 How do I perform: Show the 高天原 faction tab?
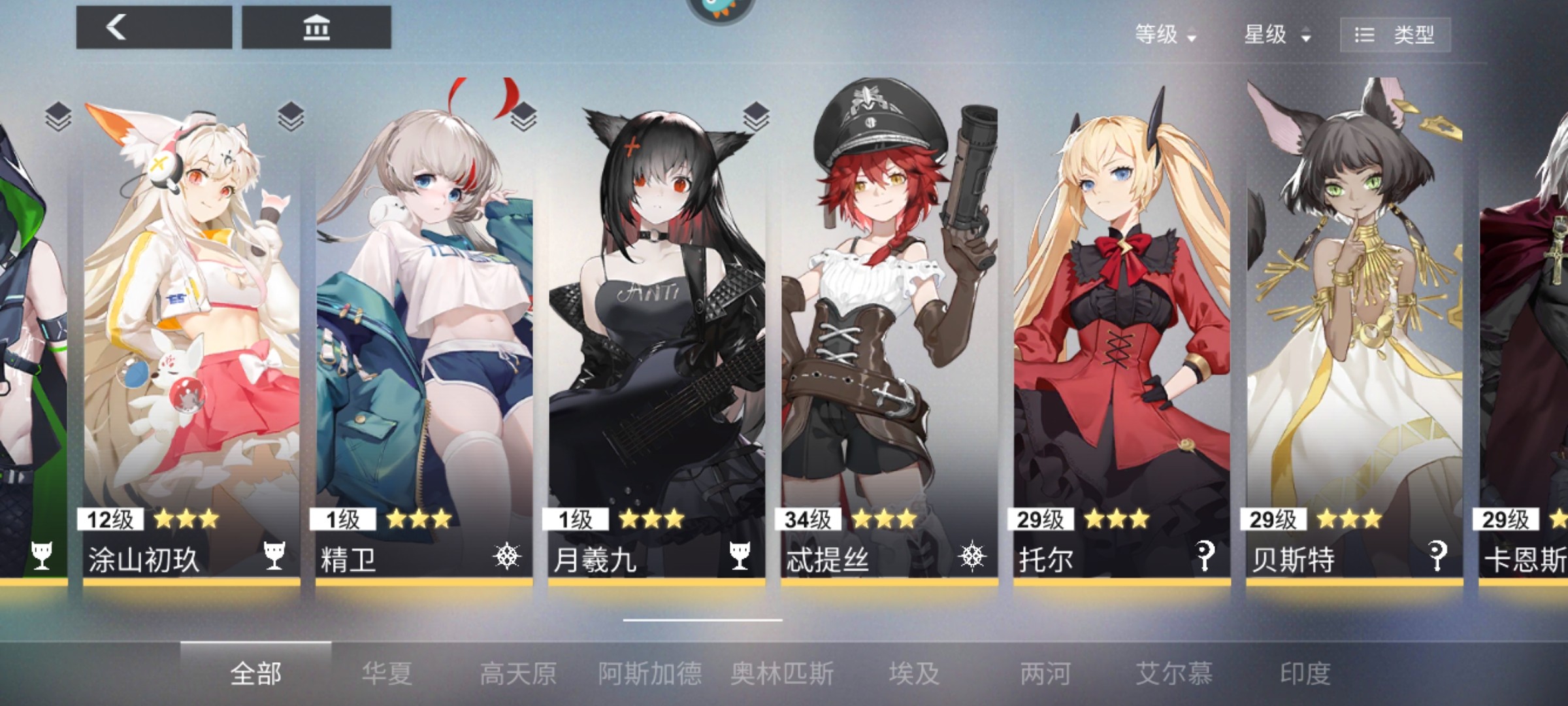click(518, 673)
